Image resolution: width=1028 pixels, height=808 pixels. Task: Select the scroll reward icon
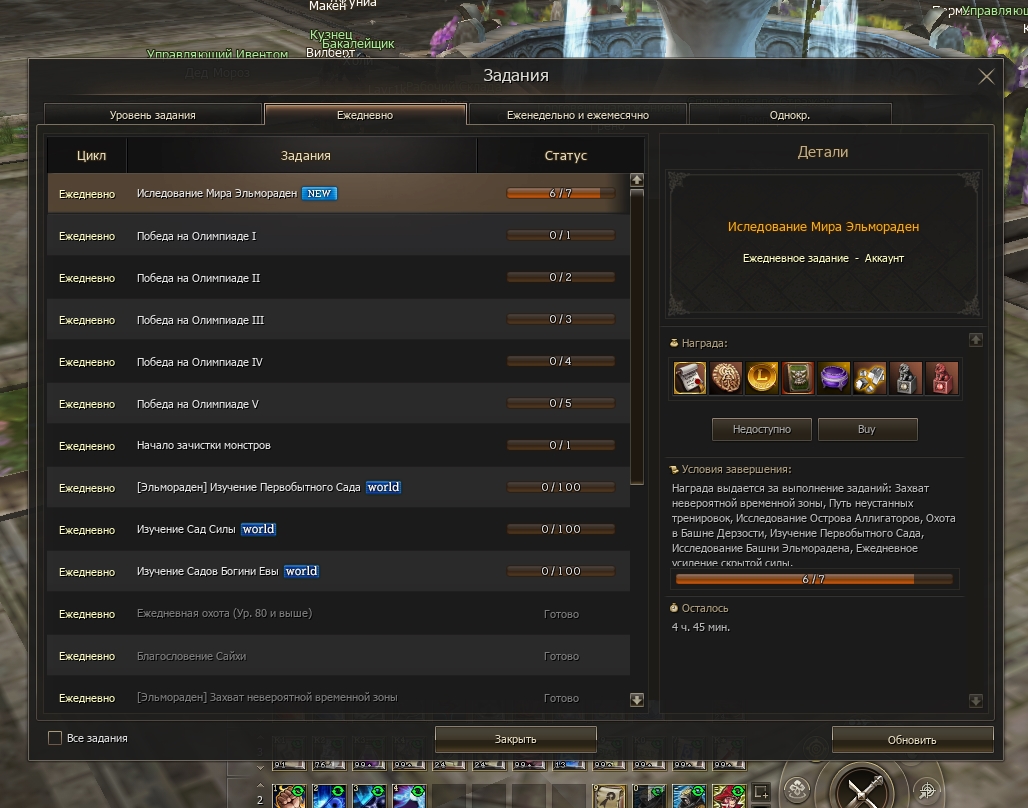(x=690, y=378)
